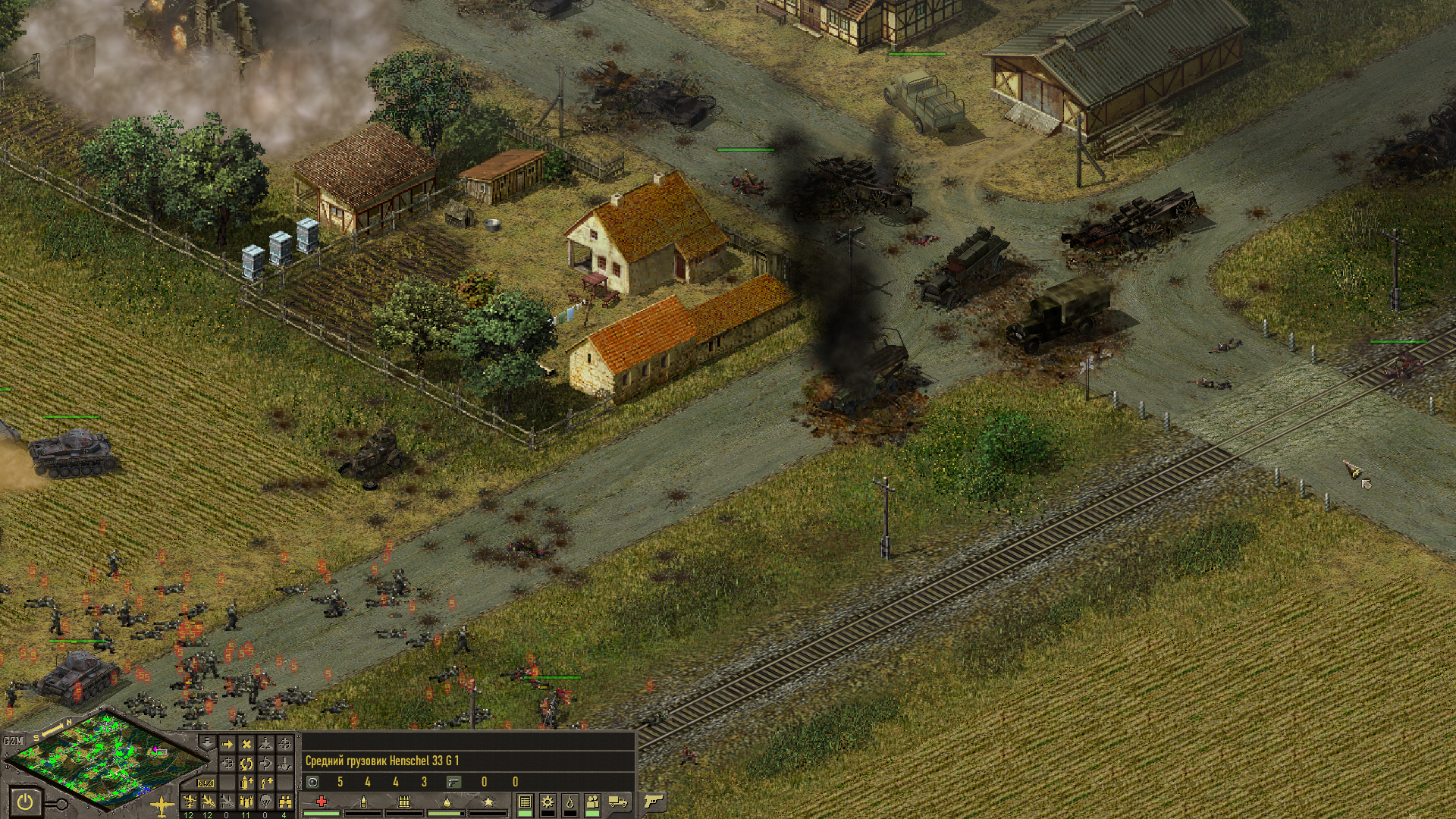Open the mission objectives envelope
The image size is (1456, 819).
[x=206, y=783]
